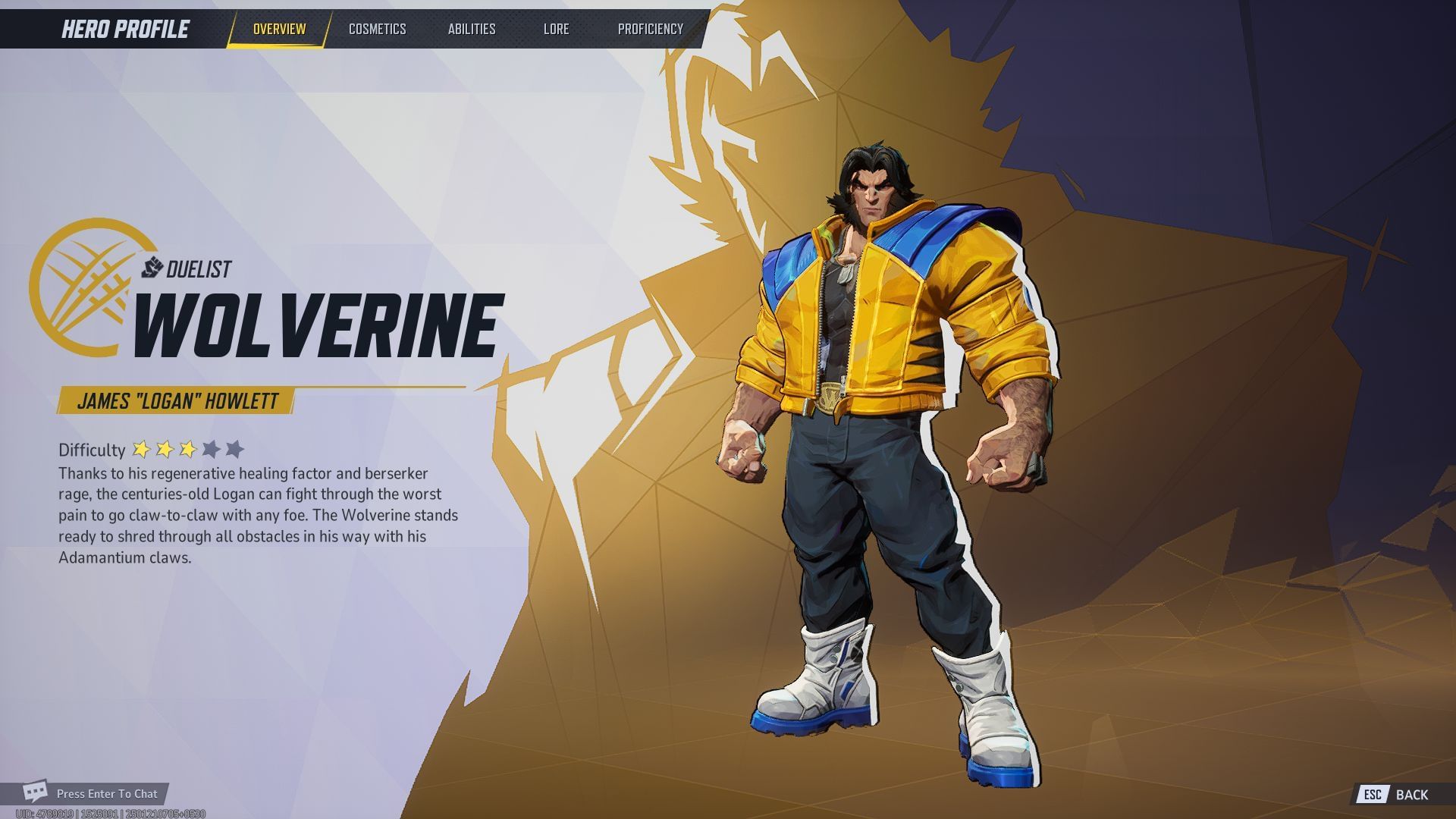Screen dimensions: 1456x819
Task: Click the first yellow difficulty star
Action: (x=143, y=449)
